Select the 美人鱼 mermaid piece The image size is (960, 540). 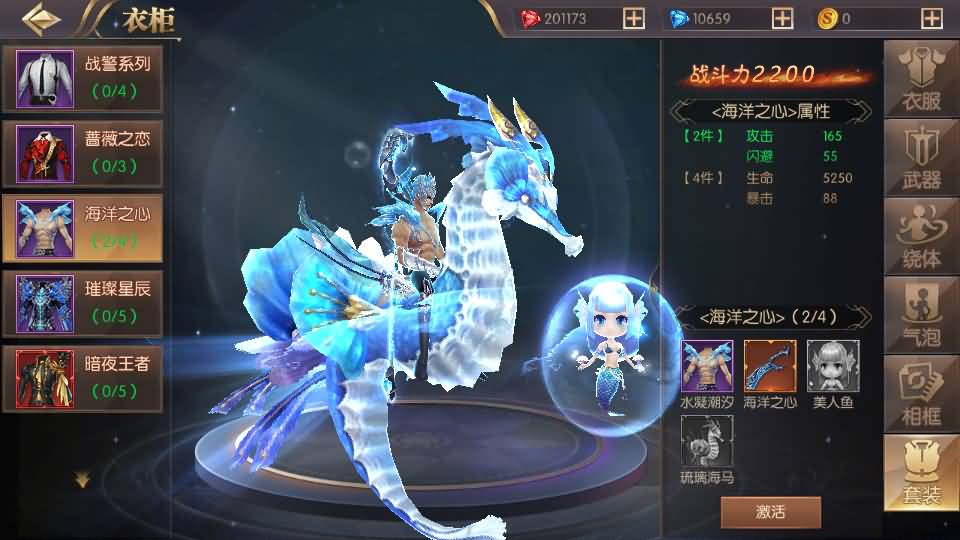832,366
